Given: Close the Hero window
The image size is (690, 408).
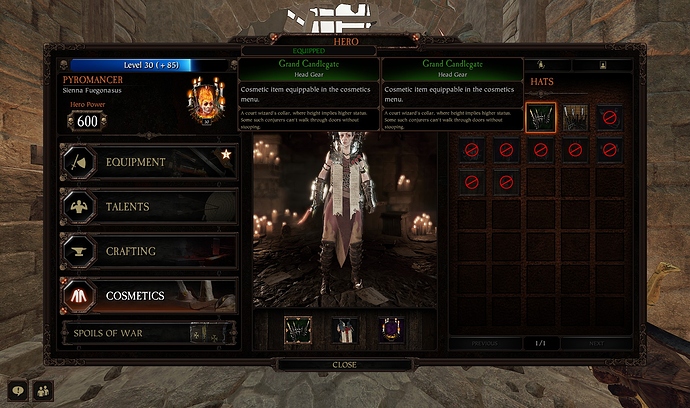Looking at the screenshot, I should 344,365.
